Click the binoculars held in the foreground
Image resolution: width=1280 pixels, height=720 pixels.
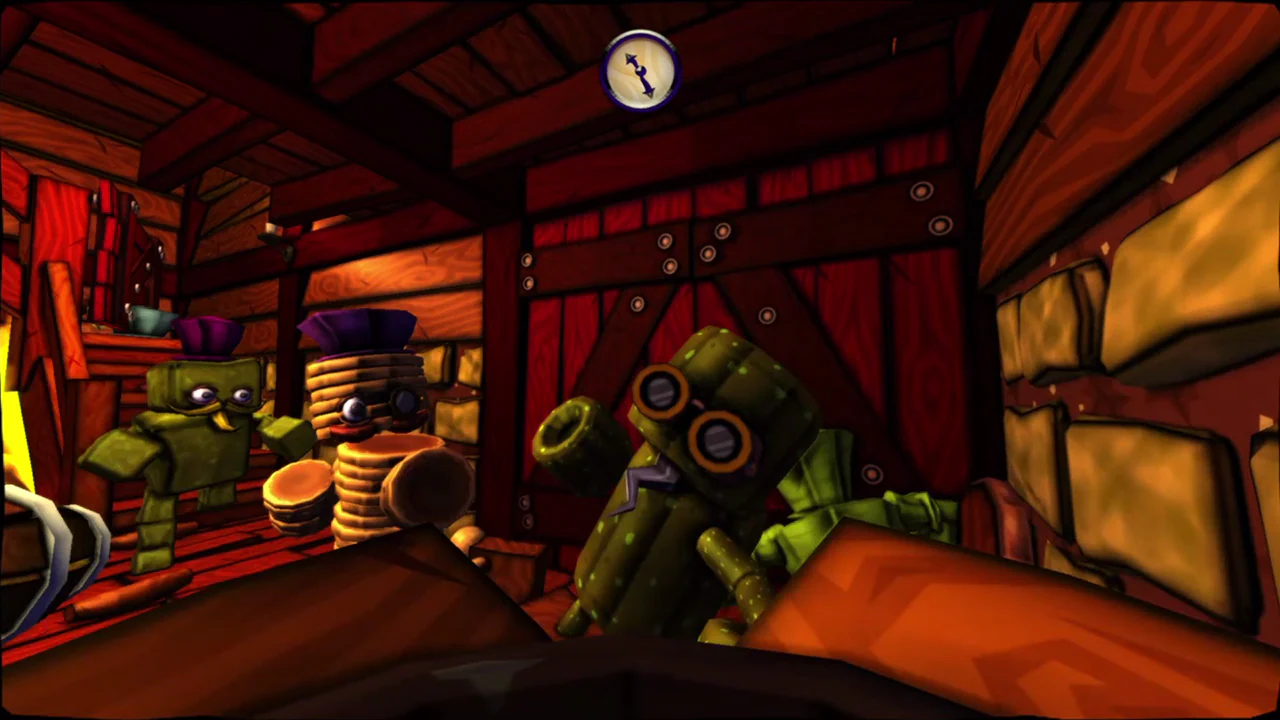click(x=690, y=420)
